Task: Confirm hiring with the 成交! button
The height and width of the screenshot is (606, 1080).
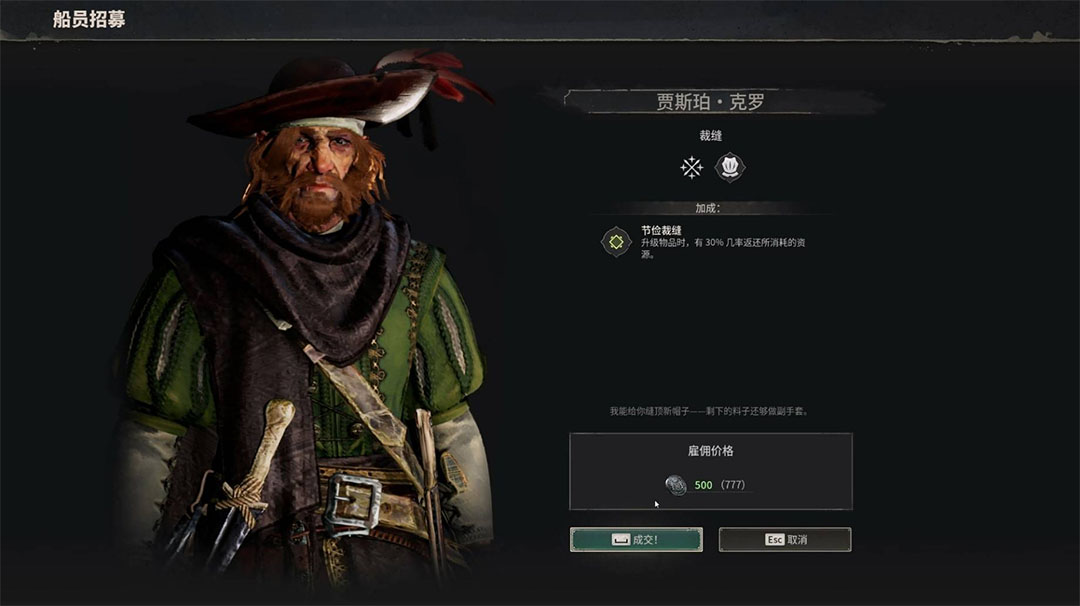Action: coord(636,540)
